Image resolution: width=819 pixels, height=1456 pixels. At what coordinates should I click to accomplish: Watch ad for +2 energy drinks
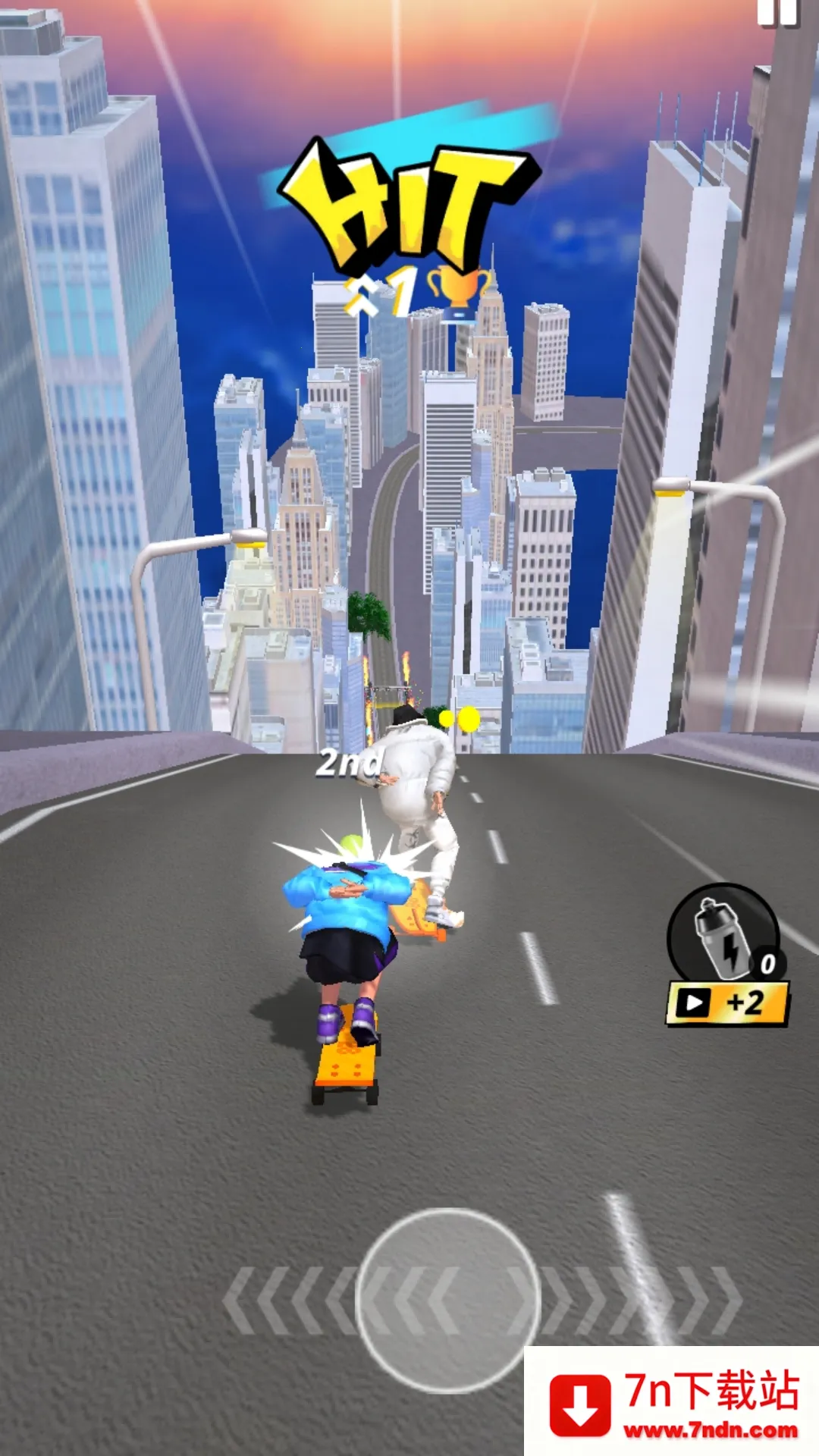pyautogui.click(x=727, y=1004)
